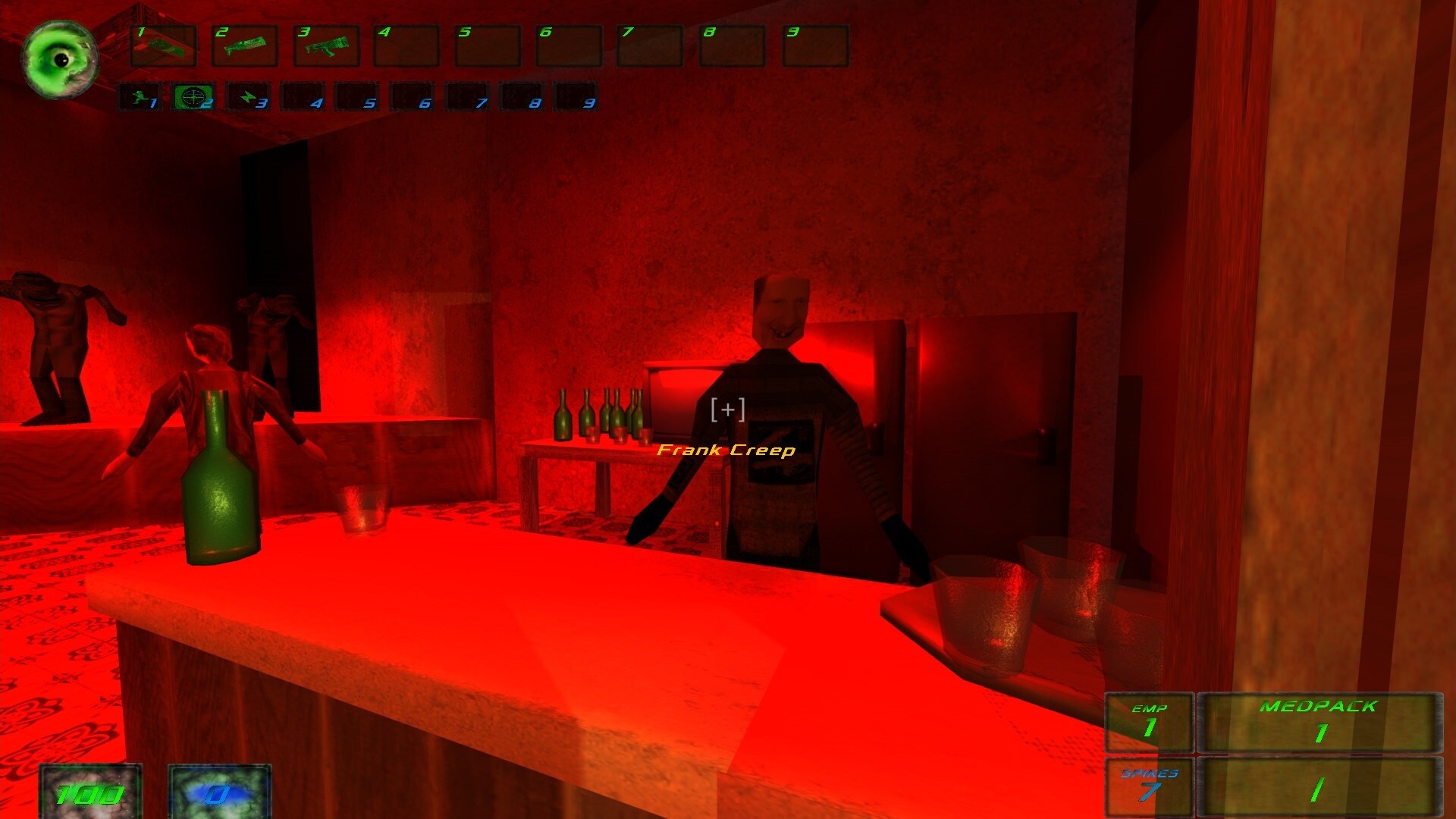Equip the submachine gun in weapon slot 3
This screenshot has width=1456, height=819.
[x=327, y=47]
